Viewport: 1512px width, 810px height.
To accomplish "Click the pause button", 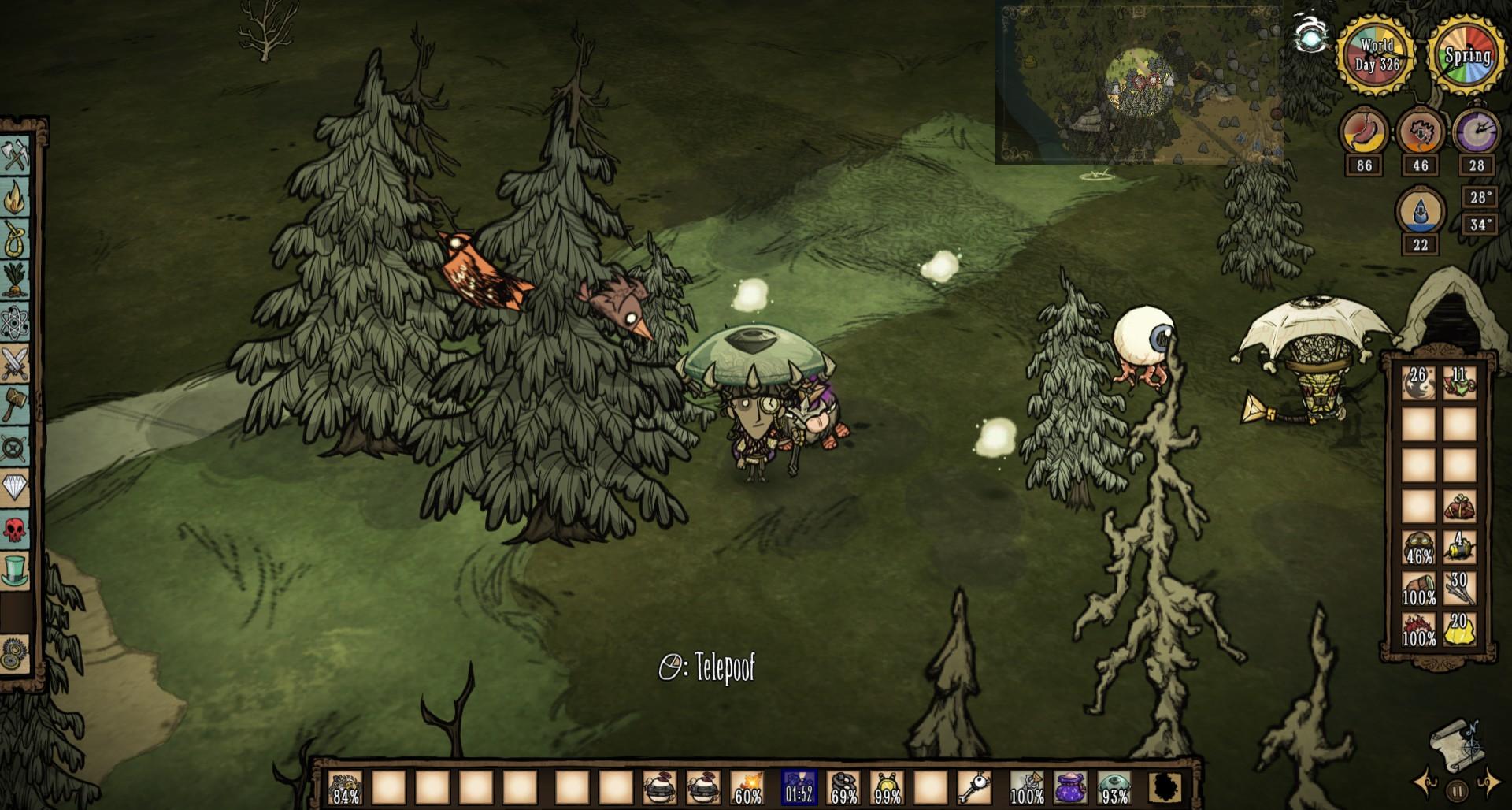I will tap(1457, 789).
